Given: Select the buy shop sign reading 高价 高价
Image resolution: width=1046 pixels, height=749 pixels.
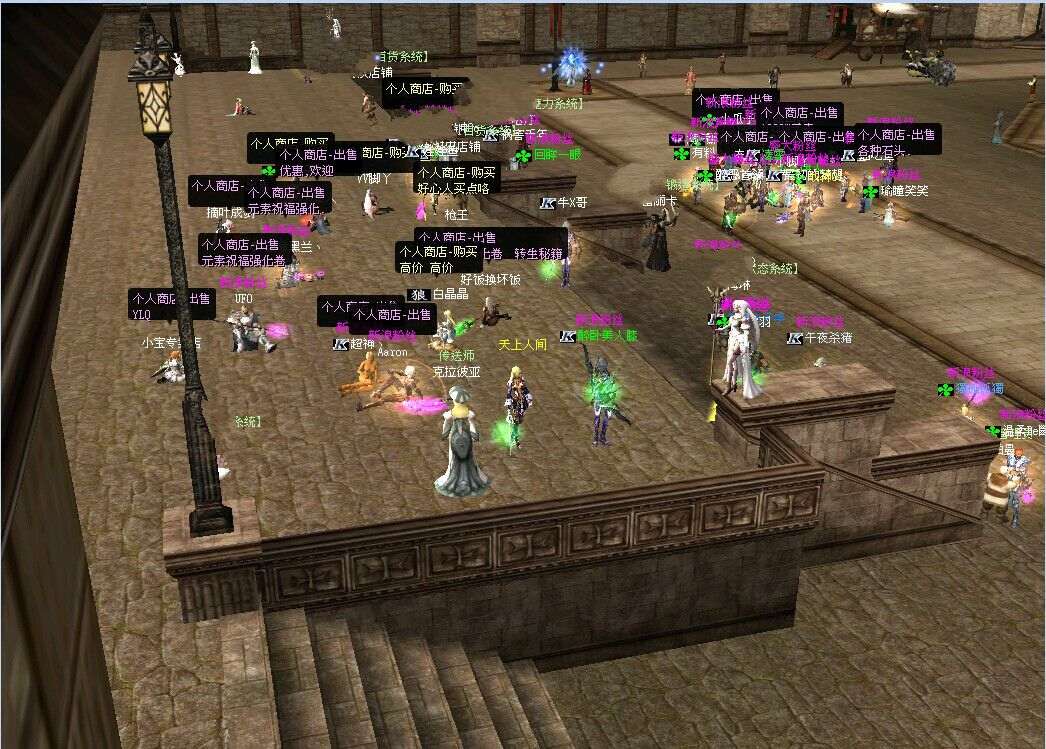Looking at the screenshot, I should (x=438, y=259).
